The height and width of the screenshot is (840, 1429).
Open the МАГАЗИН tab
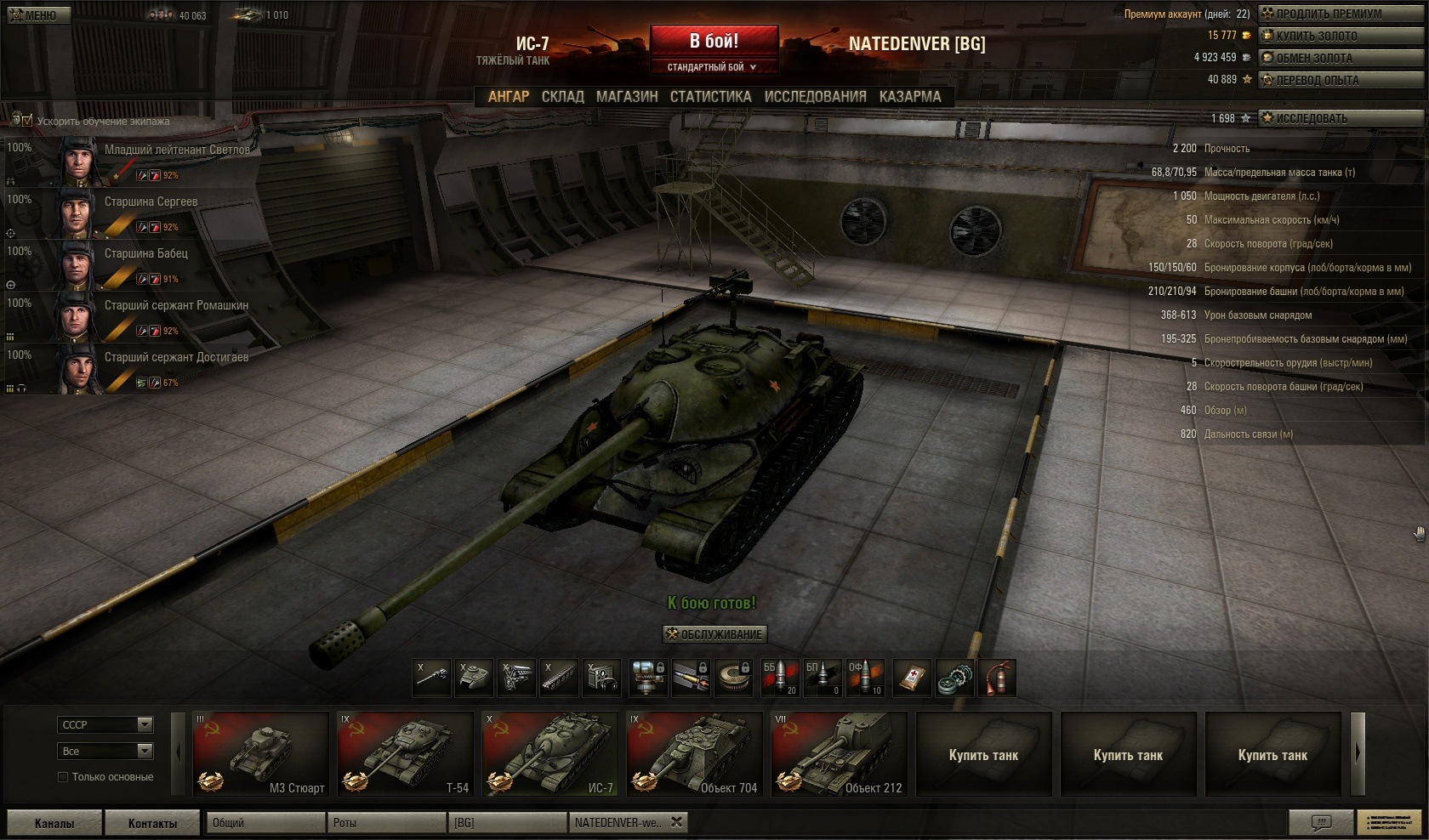[x=627, y=97]
